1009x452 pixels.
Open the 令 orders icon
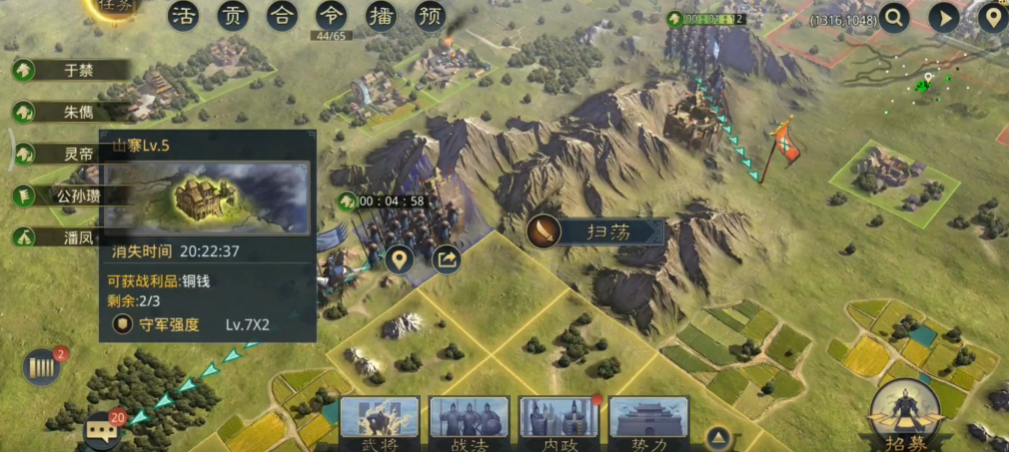(331, 16)
